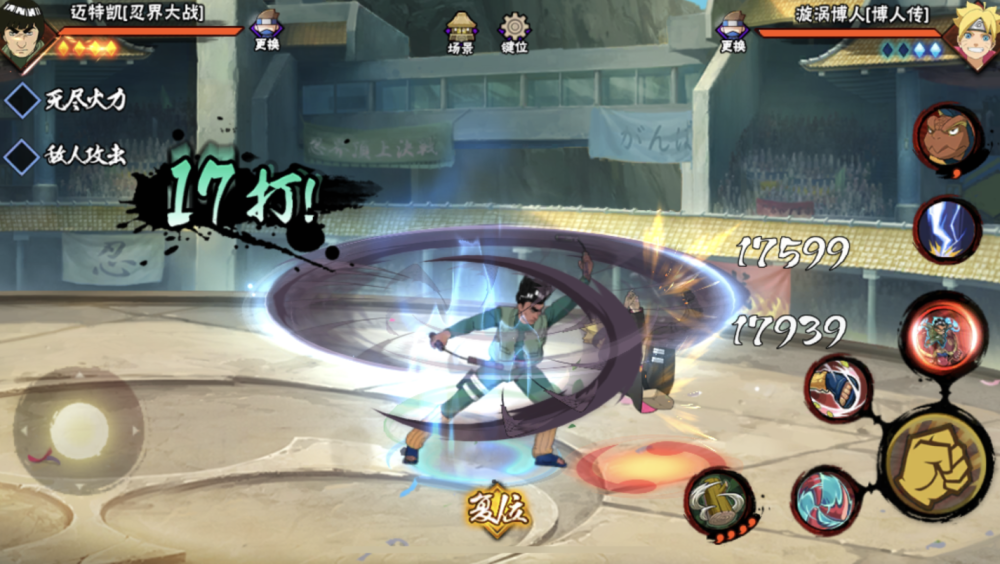The width and height of the screenshot is (1000, 564).
Task: Toggle the 无尽火力 option
Action: point(23,100)
